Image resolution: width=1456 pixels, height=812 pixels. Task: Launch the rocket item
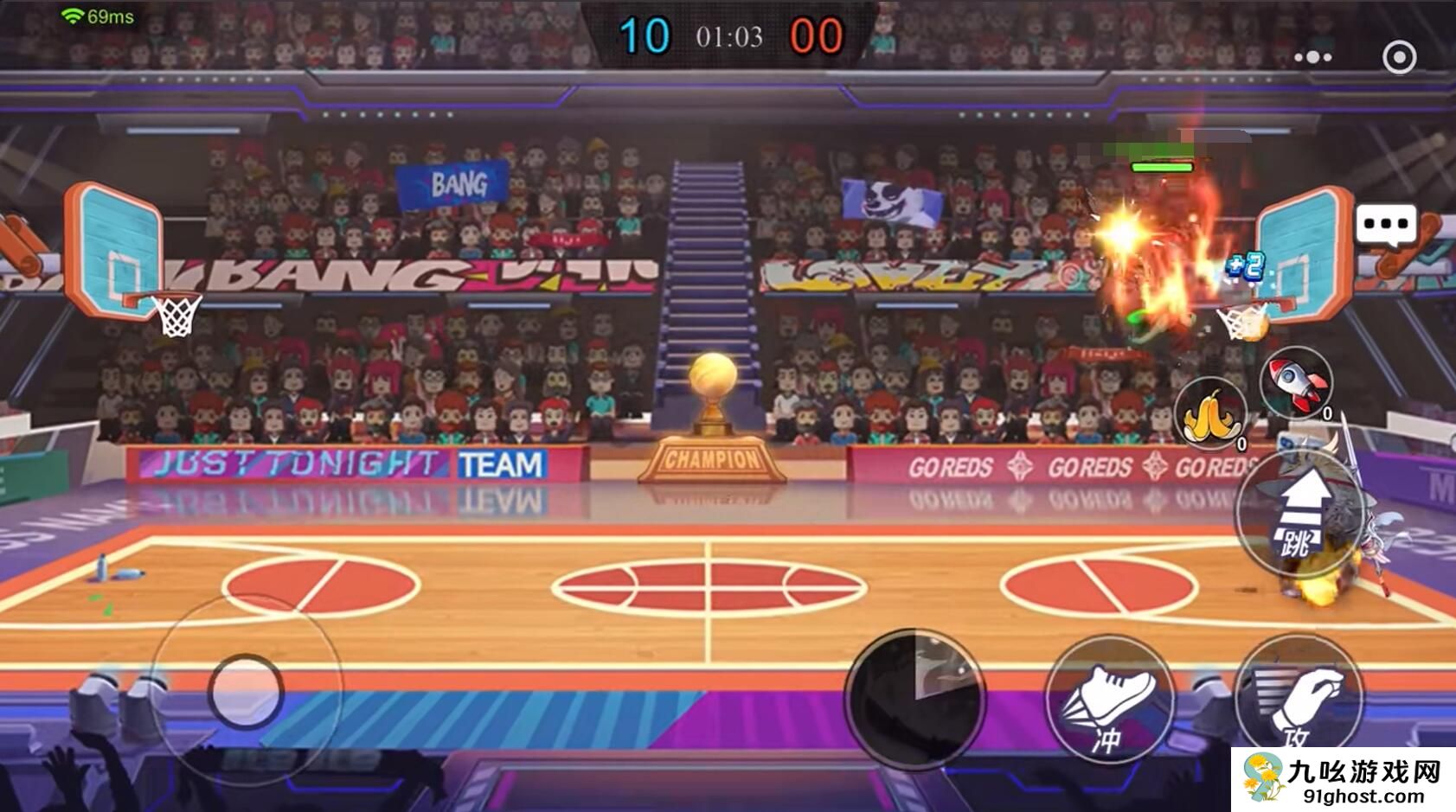coord(1295,380)
